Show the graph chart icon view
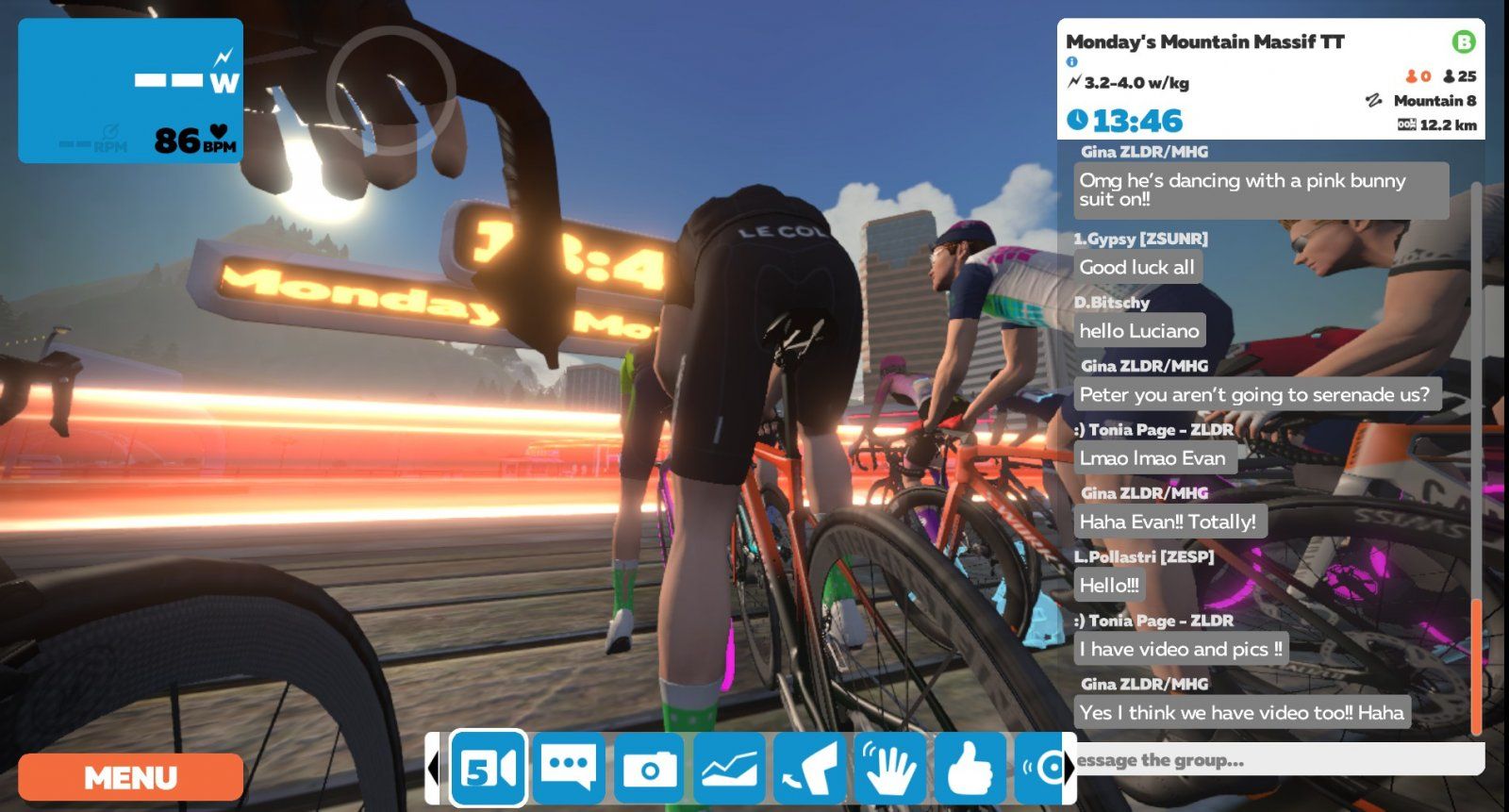Viewport: 1509px width, 812px height. click(x=729, y=769)
